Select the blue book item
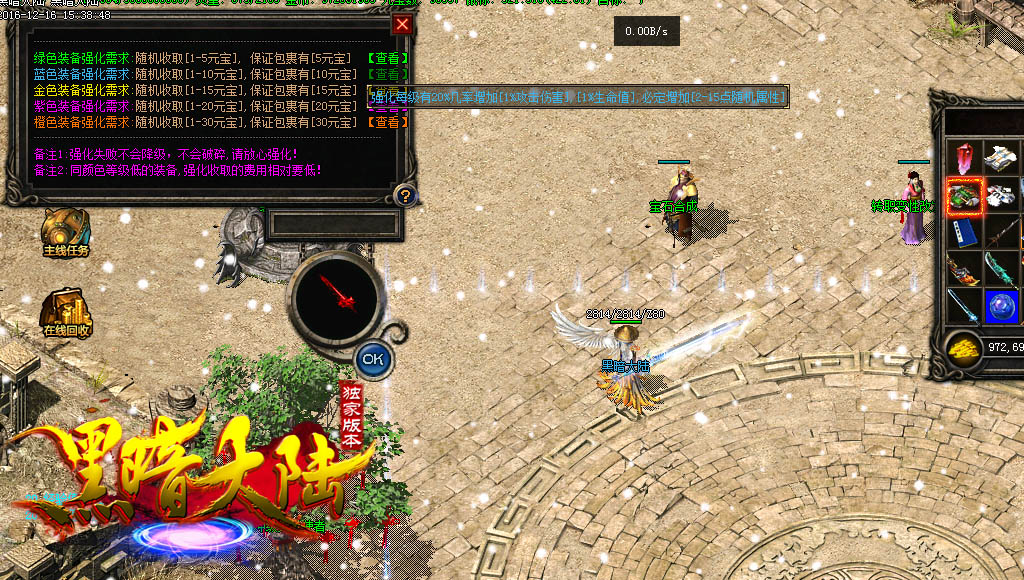The image size is (1024, 580). tap(965, 233)
